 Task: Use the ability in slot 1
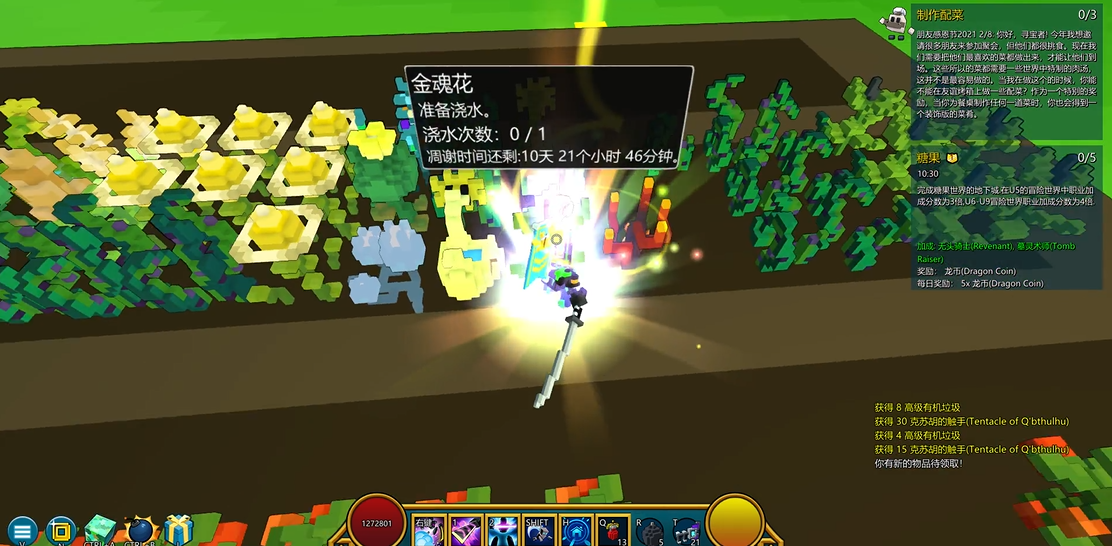(x=465, y=532)
